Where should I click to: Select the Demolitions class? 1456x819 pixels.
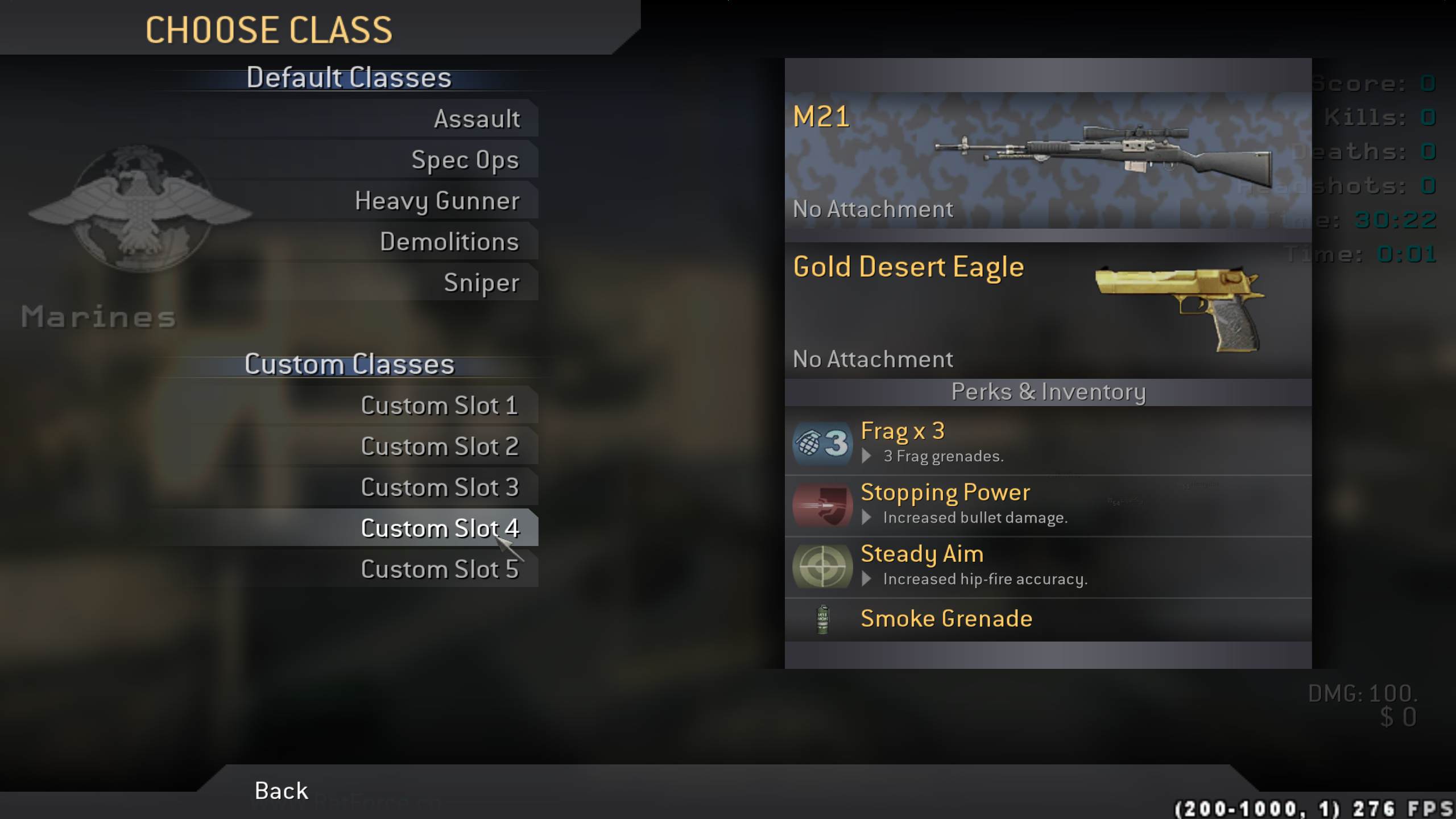pos(449,242)
